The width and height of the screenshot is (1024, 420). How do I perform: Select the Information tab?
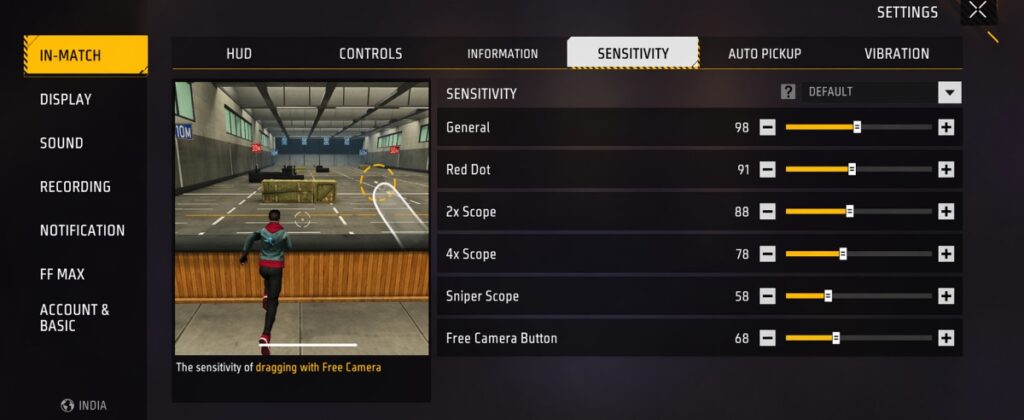tap(502, 54)
